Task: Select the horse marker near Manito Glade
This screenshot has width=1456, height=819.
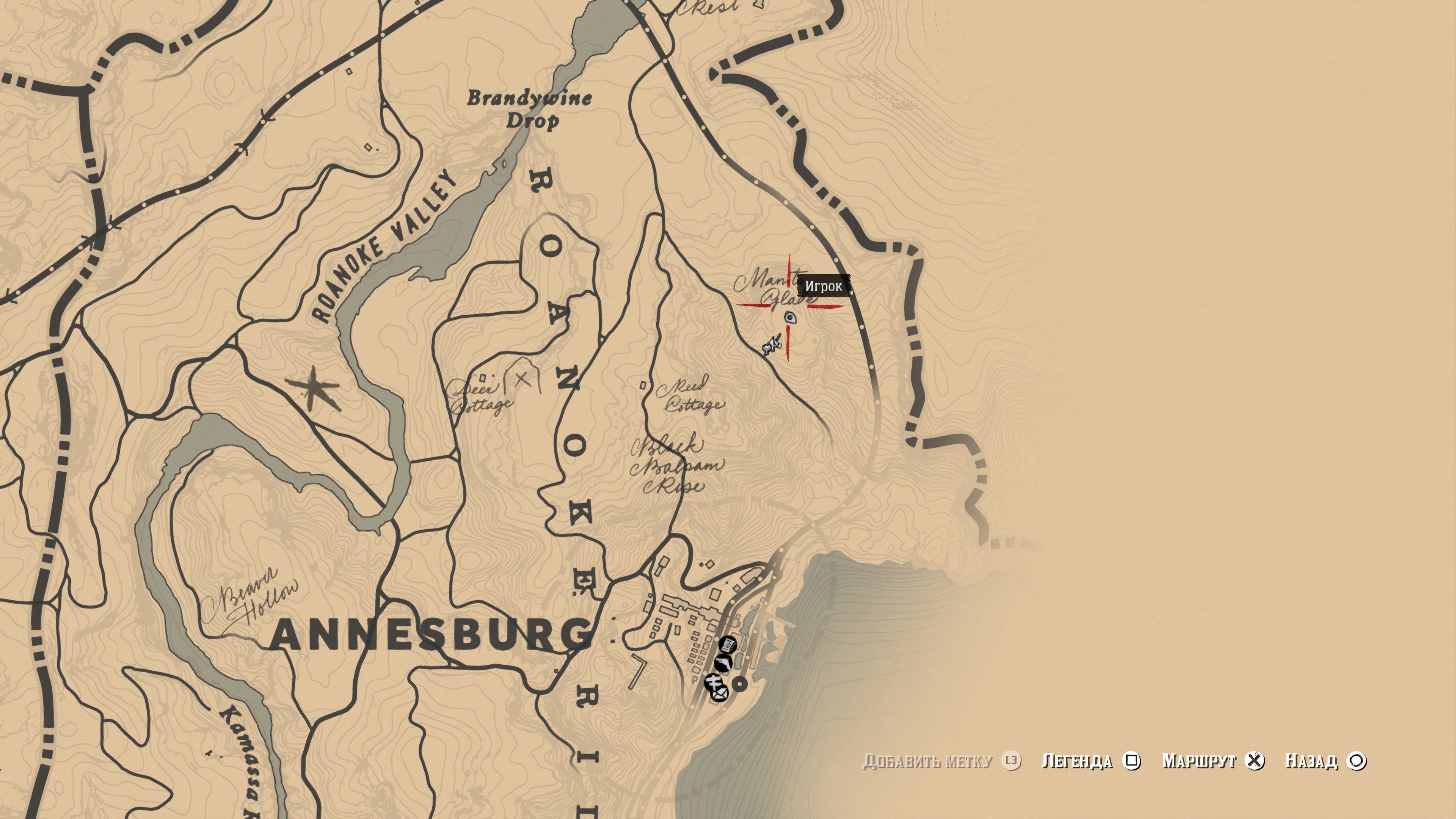Action: [772, 345]
